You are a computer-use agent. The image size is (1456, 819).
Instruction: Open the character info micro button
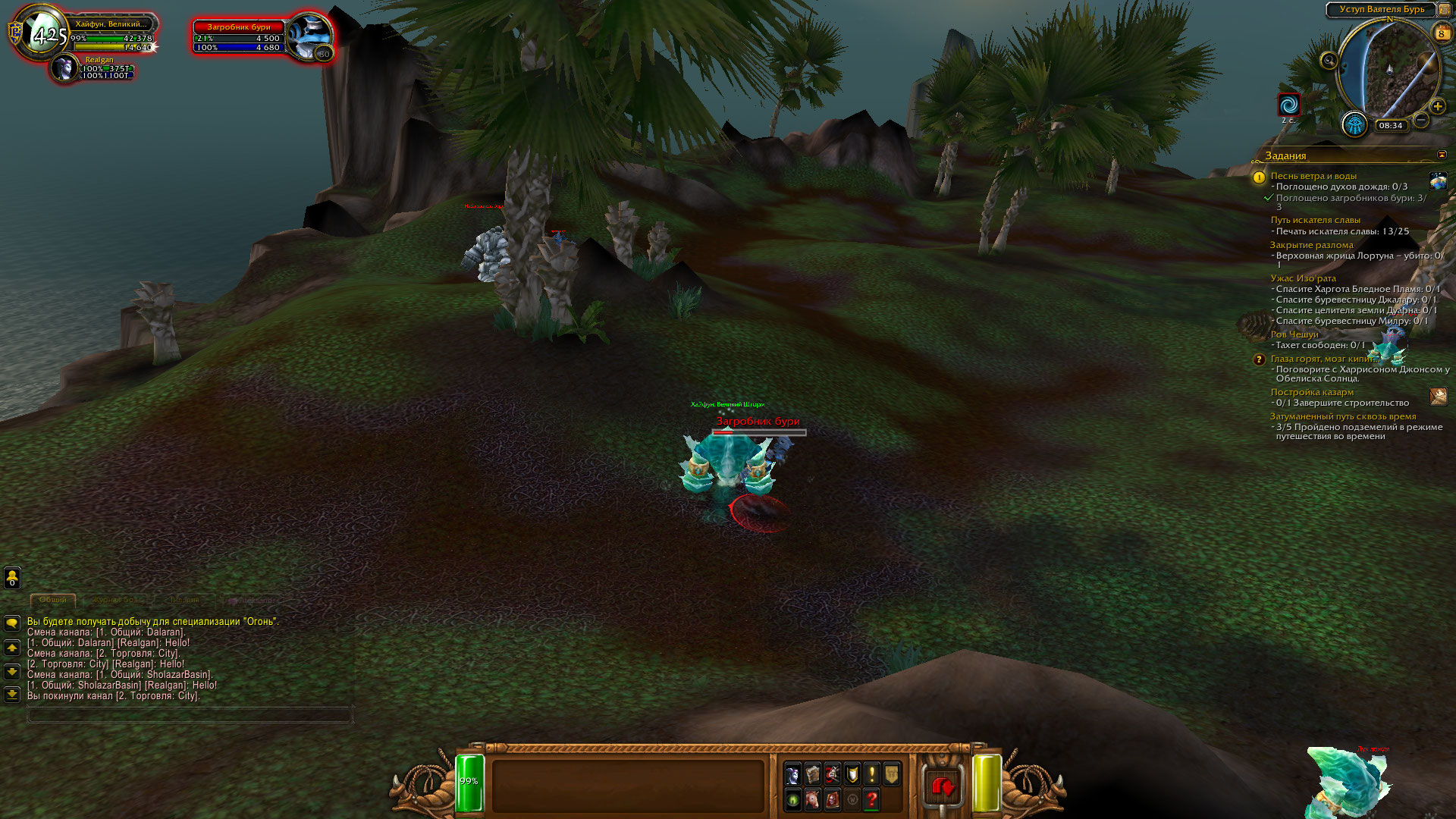click(x=792, y=775)
